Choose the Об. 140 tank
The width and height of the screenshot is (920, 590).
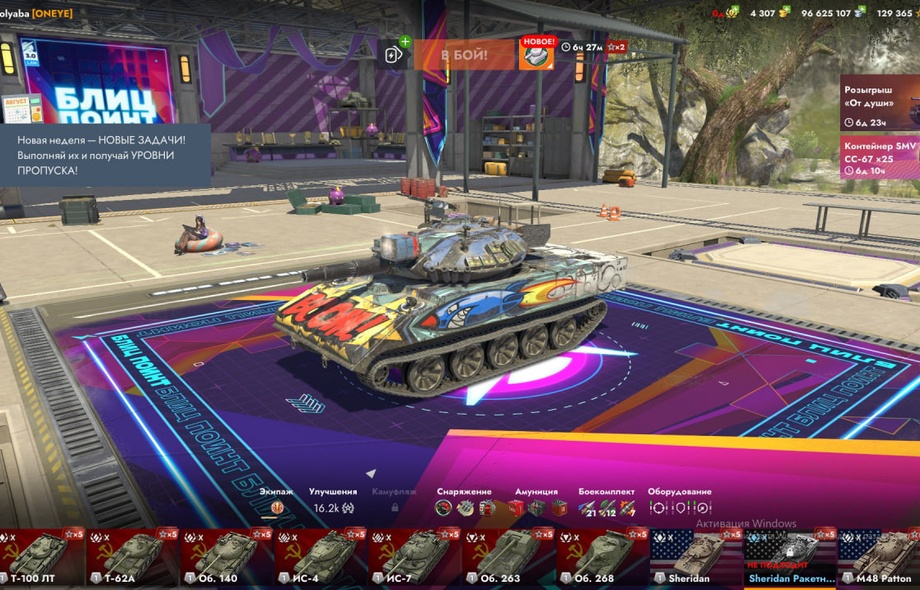(227, 557)
